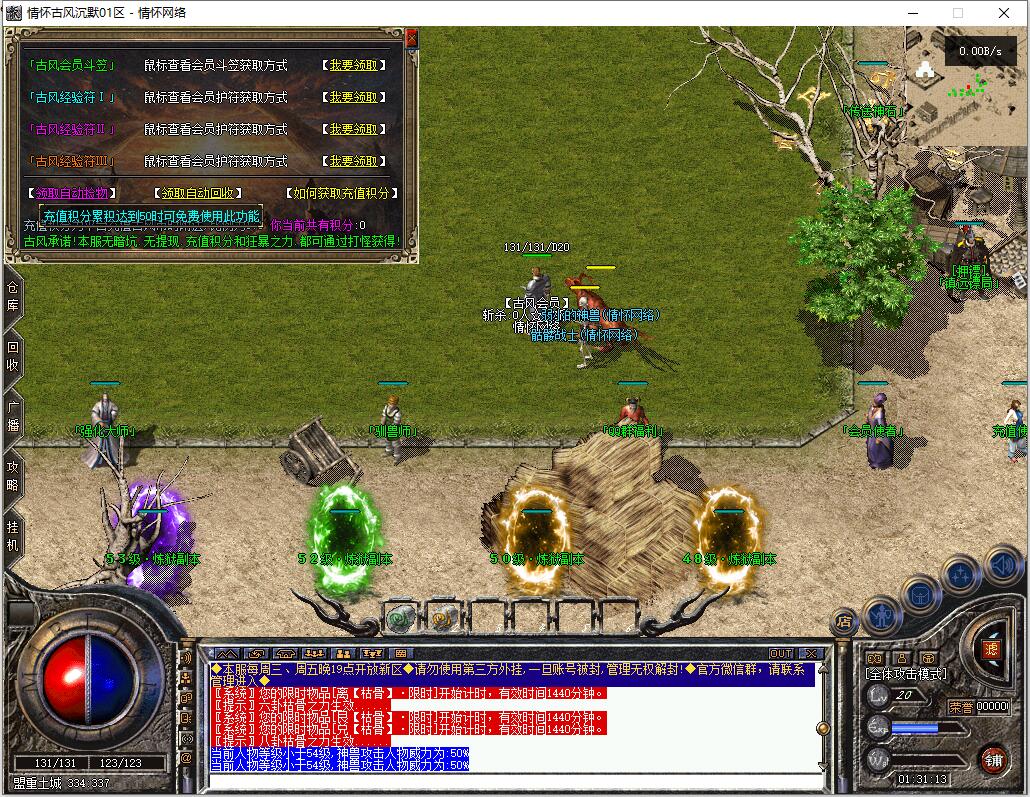
Task: Open the 回收 side tab
Action: tap(13, 357)
